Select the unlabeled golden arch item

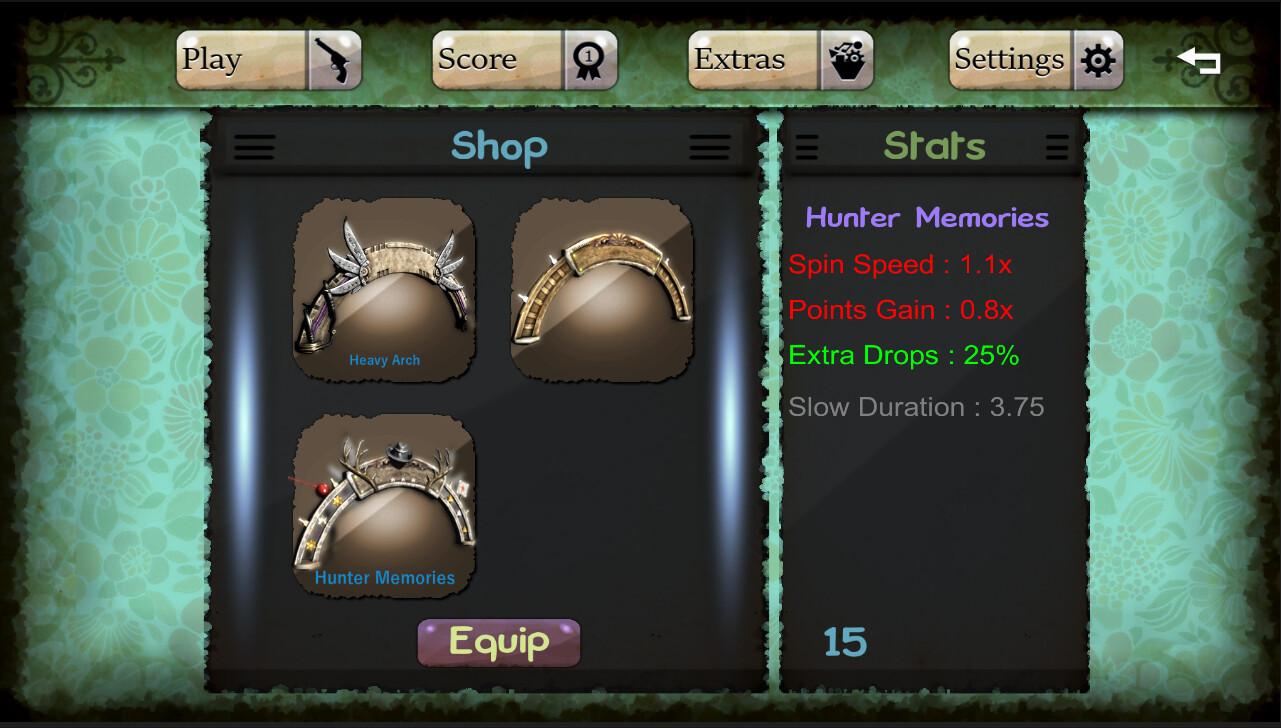click(602, 290)
